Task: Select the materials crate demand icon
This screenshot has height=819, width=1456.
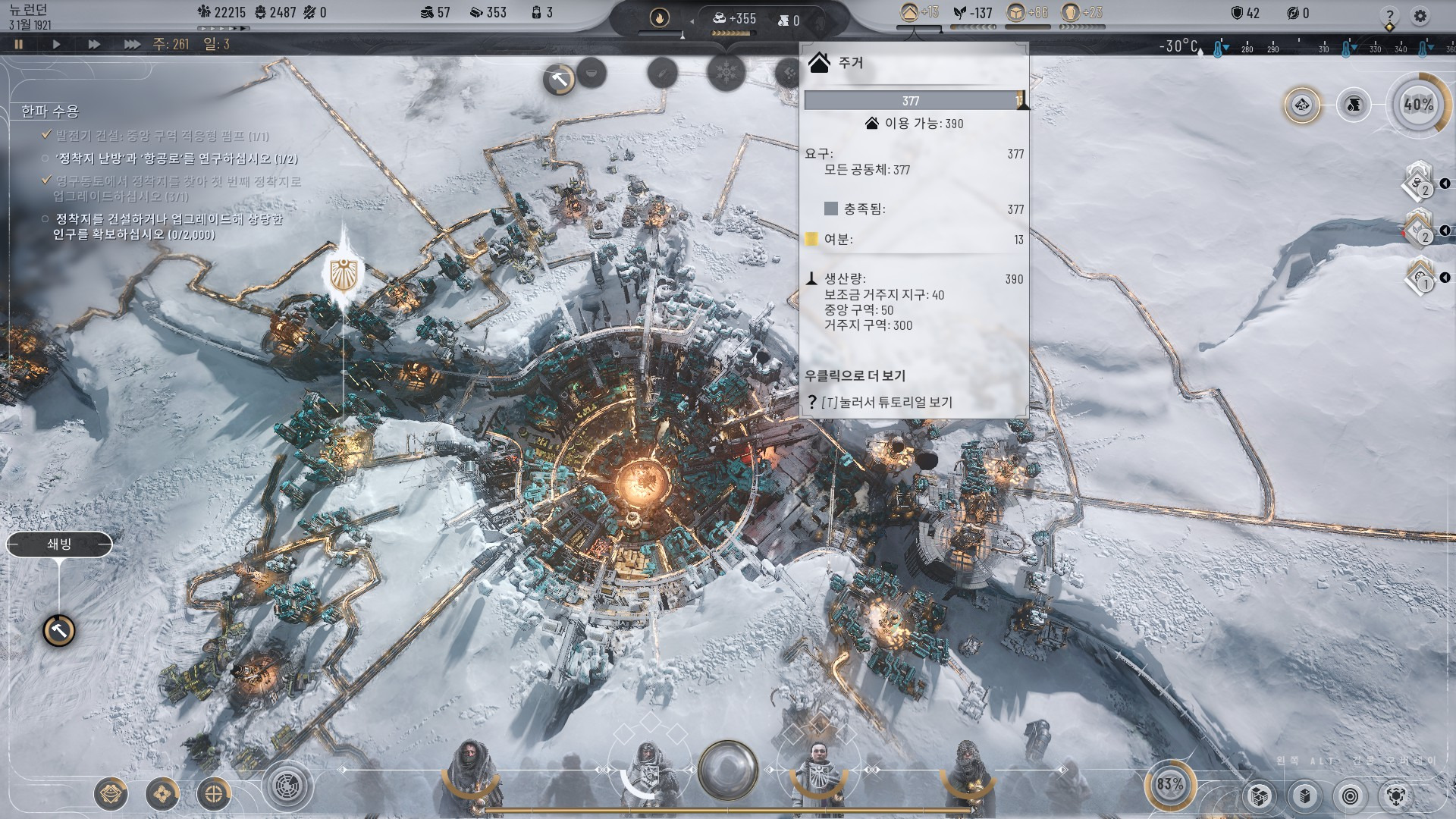Action: click(1015, 12)
